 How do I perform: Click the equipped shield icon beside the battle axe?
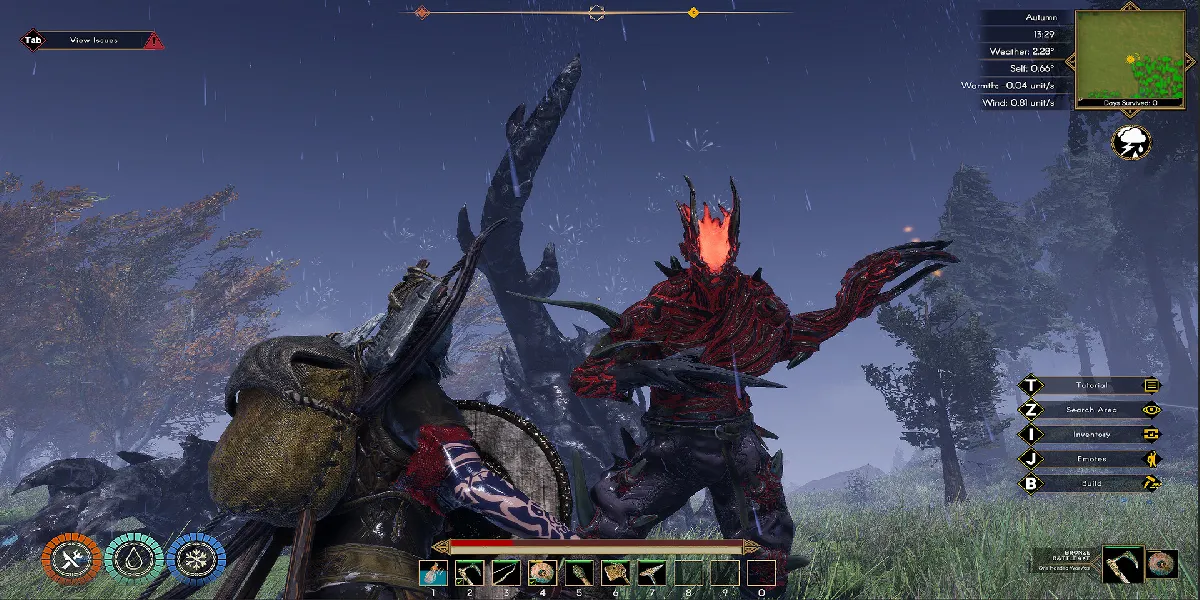click(x=1162, y=564)
